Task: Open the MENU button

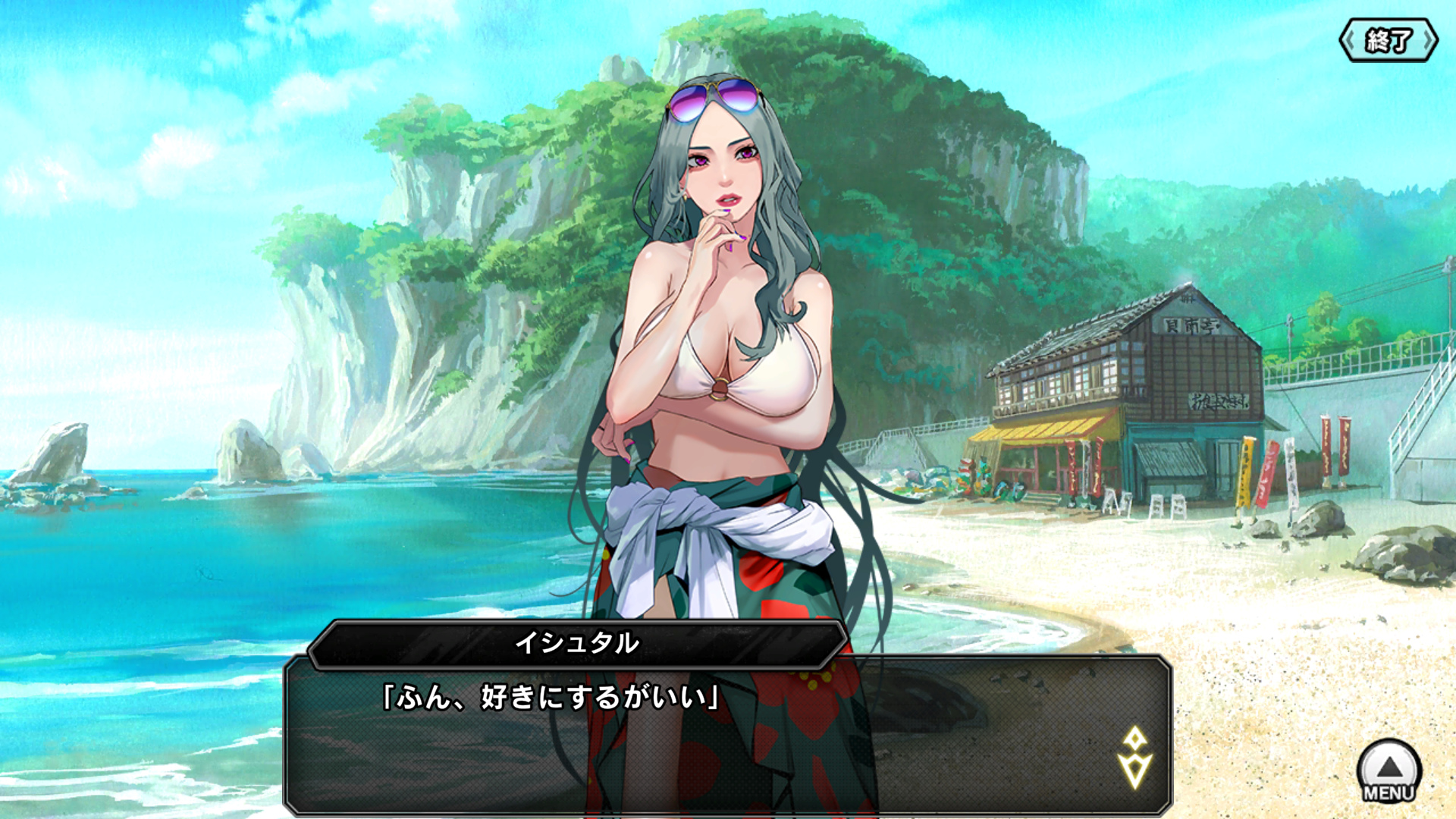Action: pos(1389,771)
